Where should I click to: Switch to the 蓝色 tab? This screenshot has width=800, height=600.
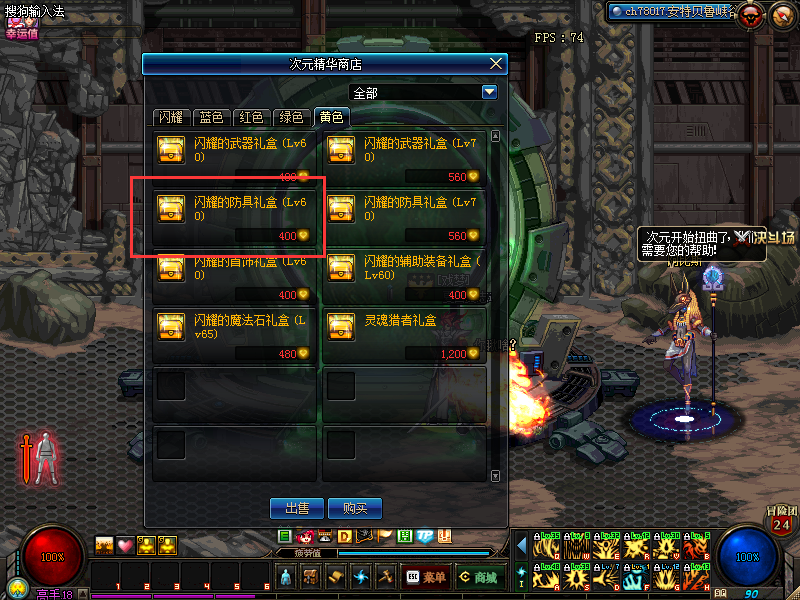(x=212, y=117)
